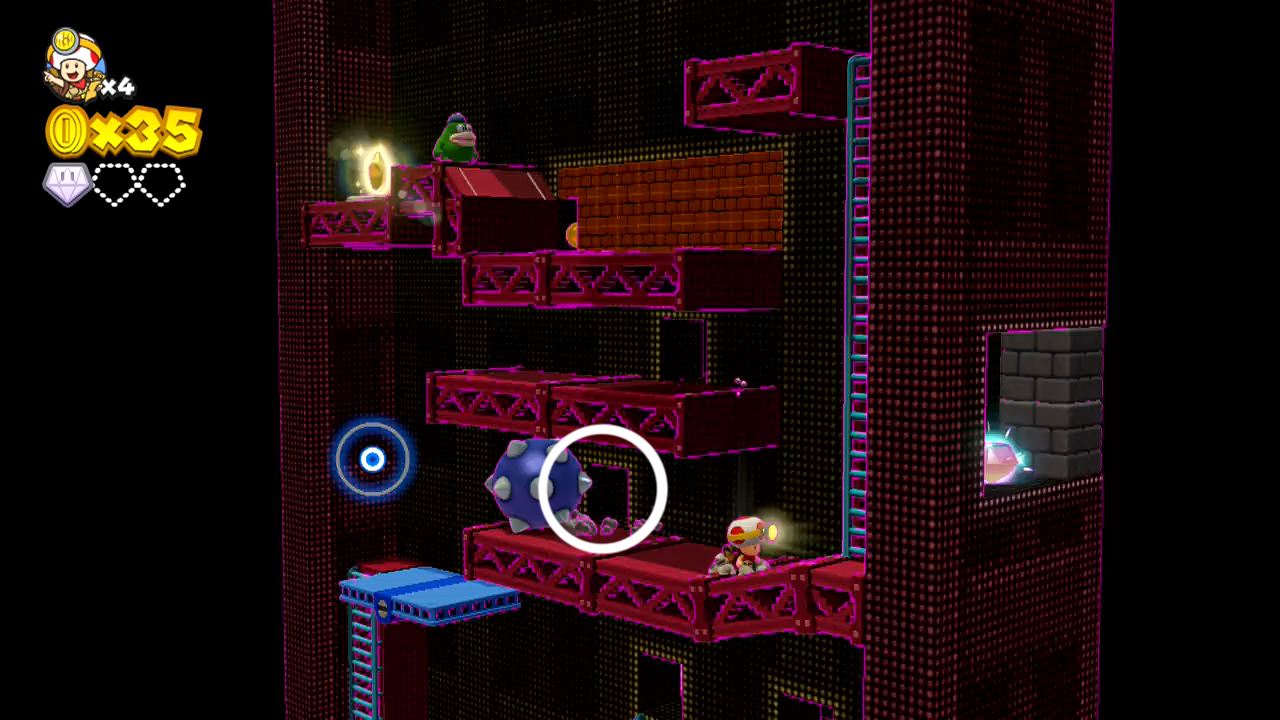
Task: Click the Captain Toad lives icon showing x4
Action: click(x=70, y=70)
